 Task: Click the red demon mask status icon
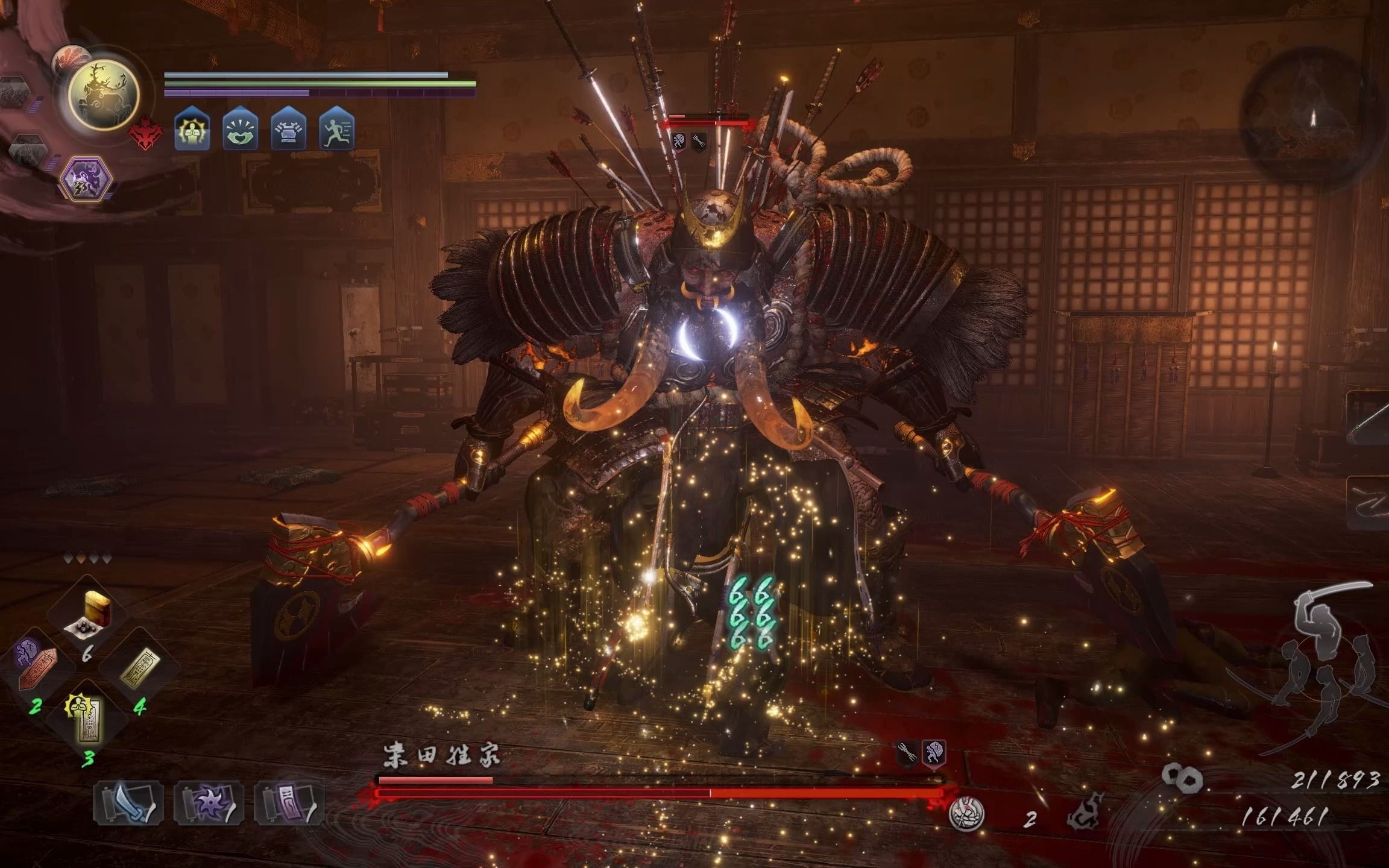click(x=145, y=133)
